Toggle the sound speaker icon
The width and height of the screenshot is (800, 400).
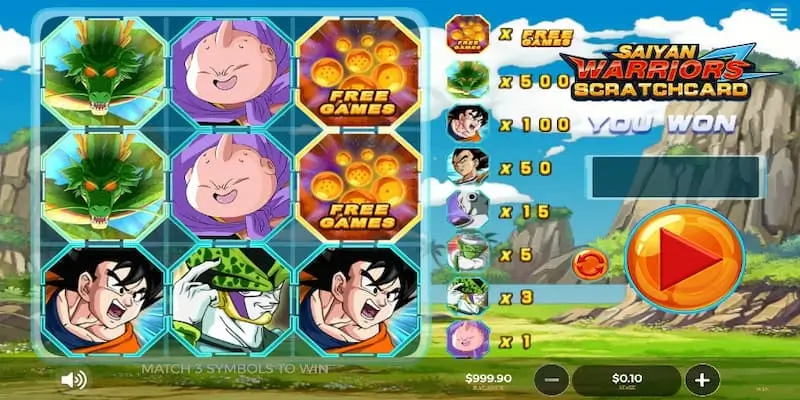point(73,380)
